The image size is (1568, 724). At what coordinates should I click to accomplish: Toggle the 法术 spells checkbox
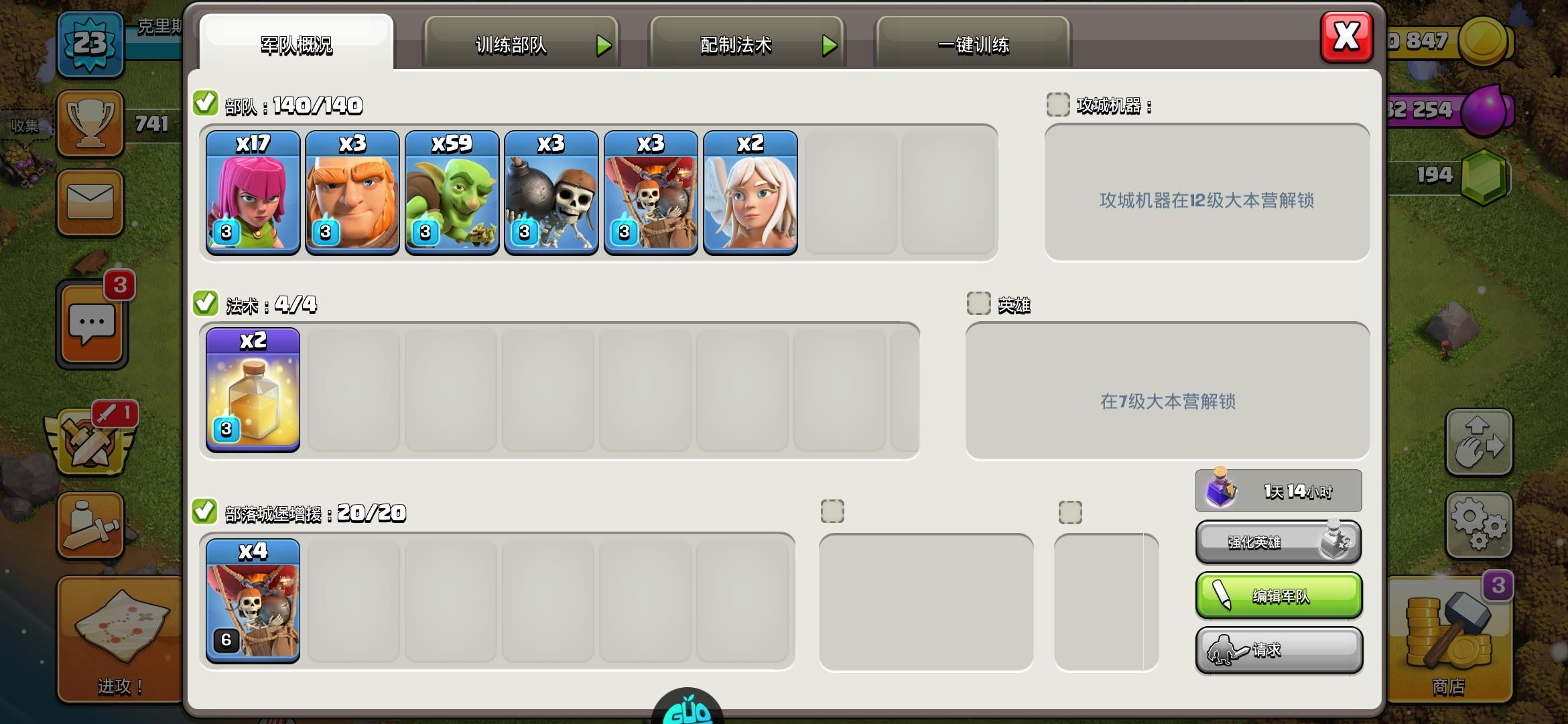pos(206,303)
